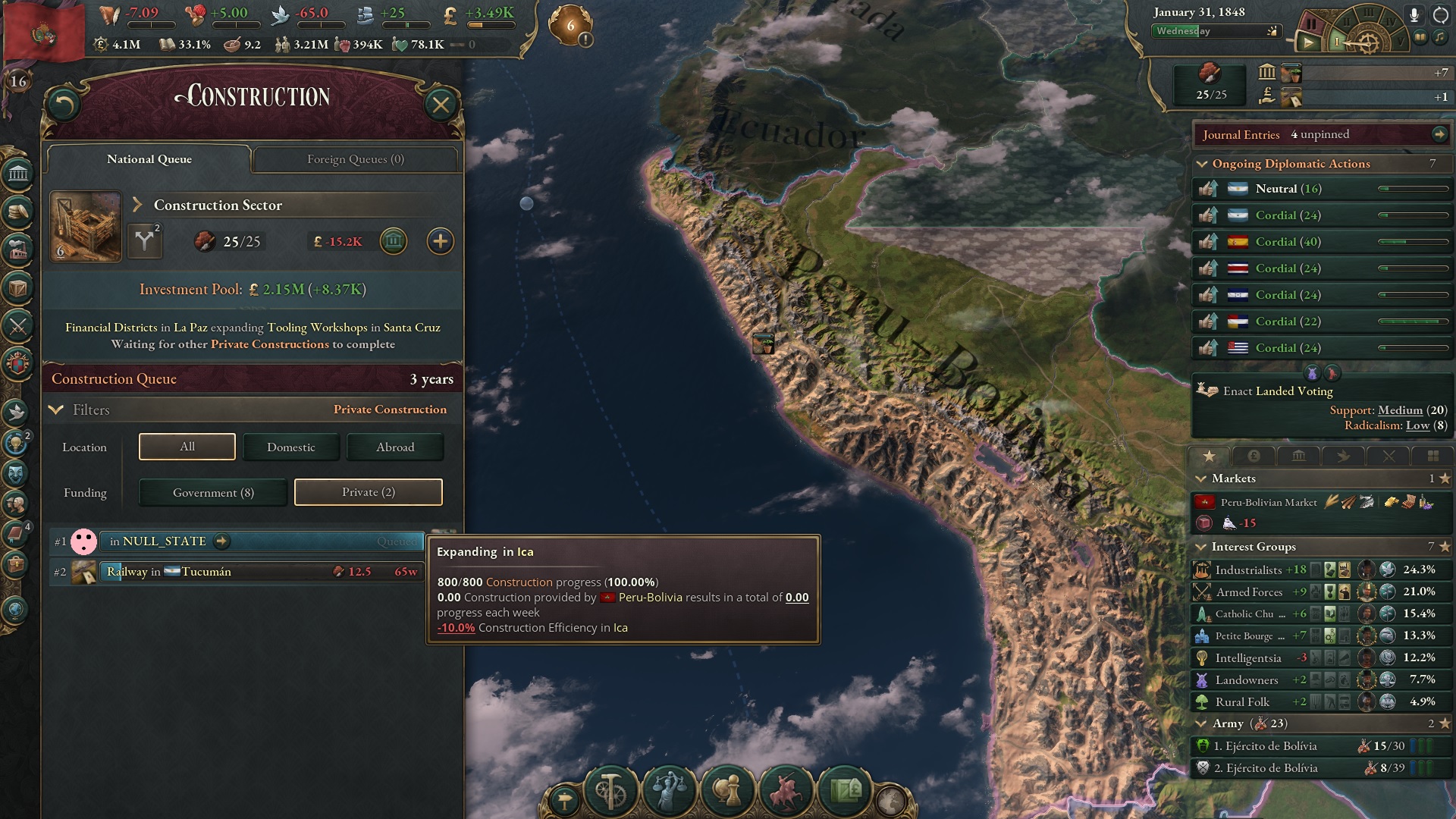Viewport: 1456px width, 819px height.
Task: Open the trade routes icon with price tag
Action: coord(843,791)
